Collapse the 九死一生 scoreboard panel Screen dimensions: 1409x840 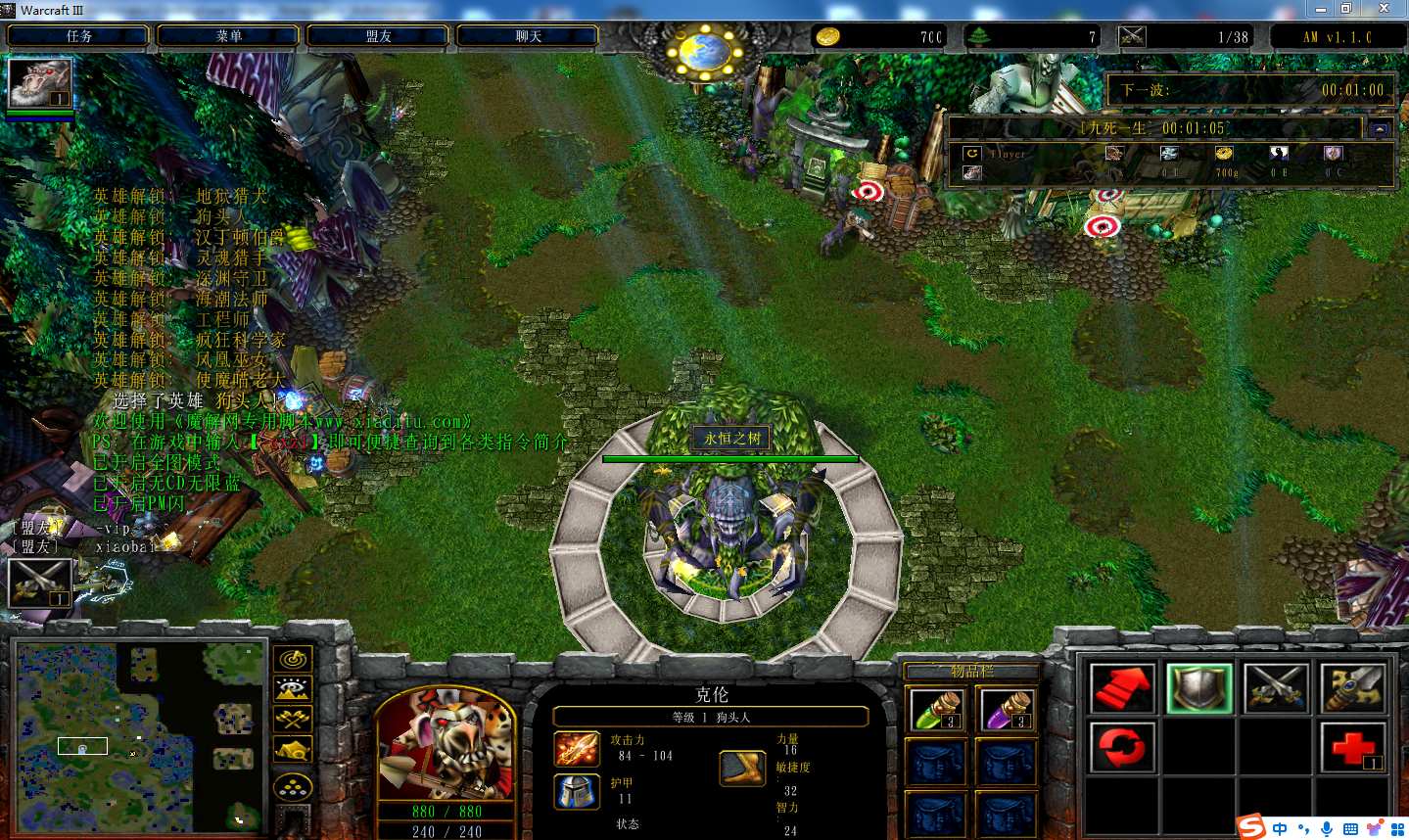coord(1381,129)
